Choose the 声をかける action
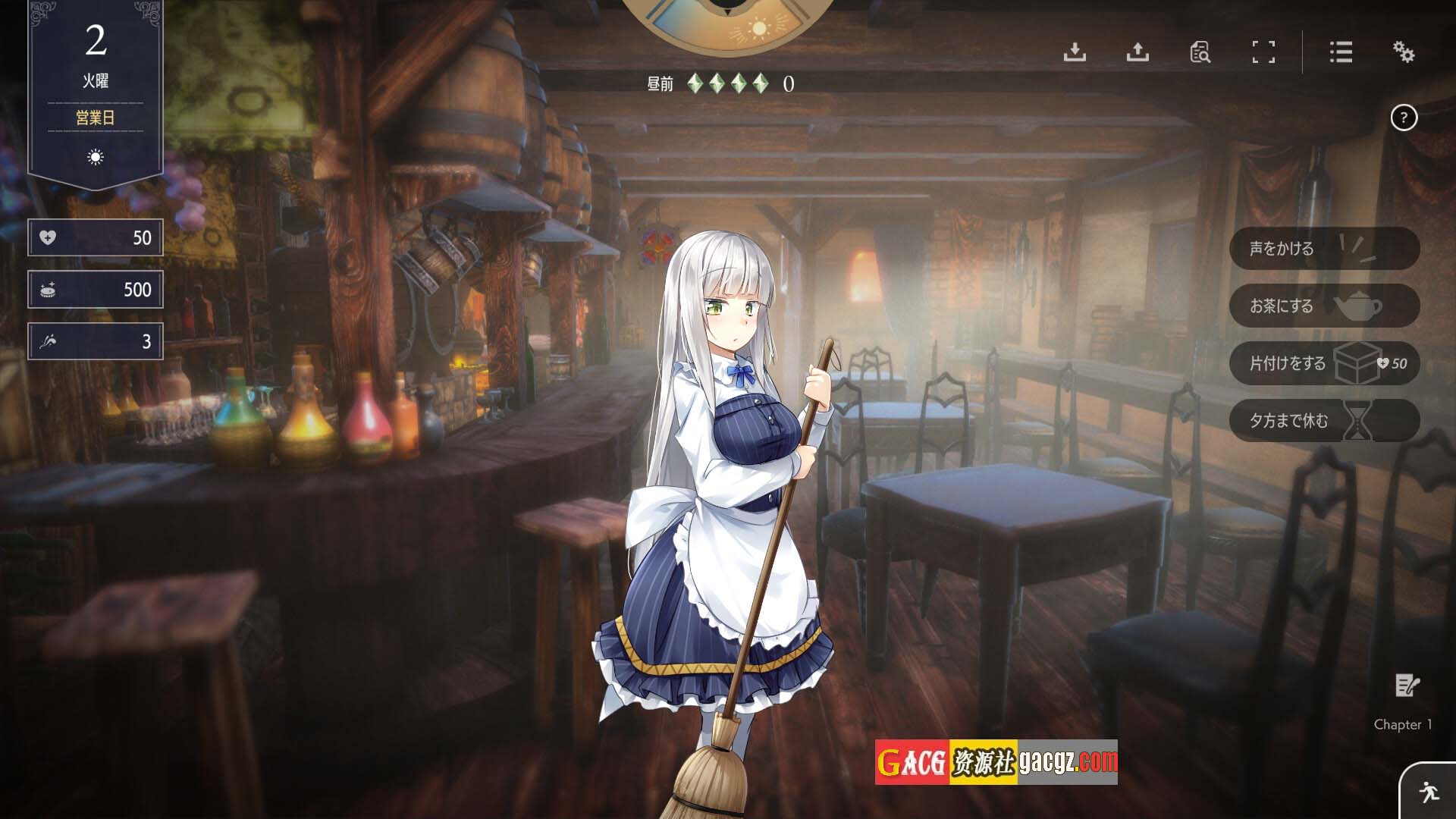Image resolution: width=1456 pixels, height=819 pixels. pyautogui.click(x=1323, y=249)
